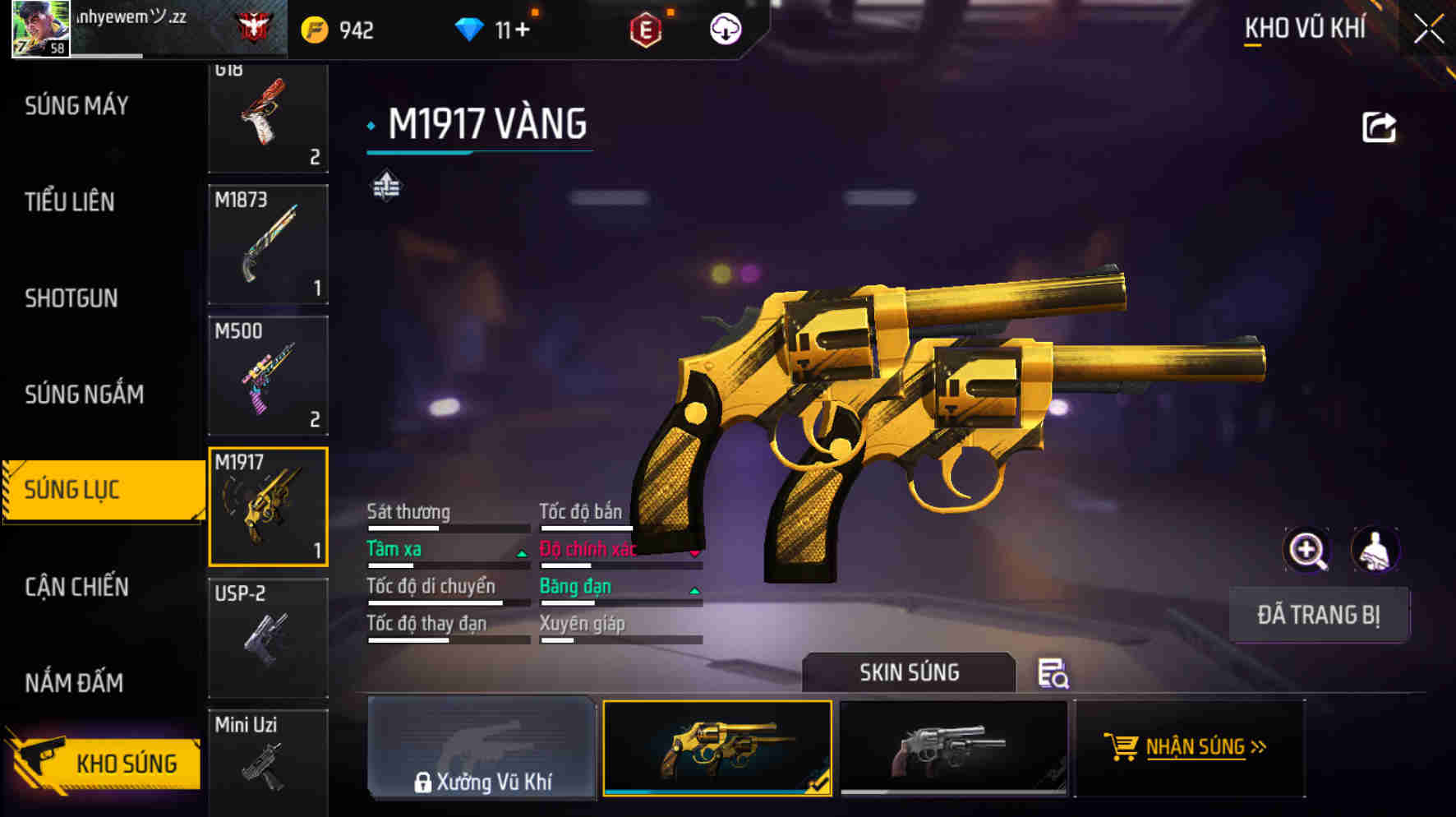Click the Đã Trang Bị button
The image size is (1456, 817).
tap(1319, 615)
